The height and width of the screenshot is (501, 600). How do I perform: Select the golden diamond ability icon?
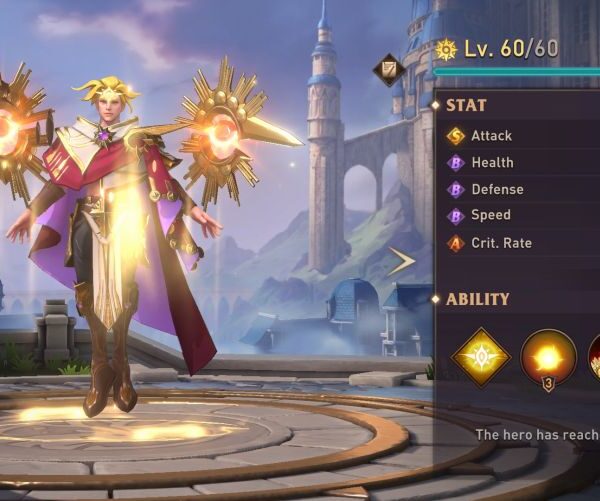[480, 357]
